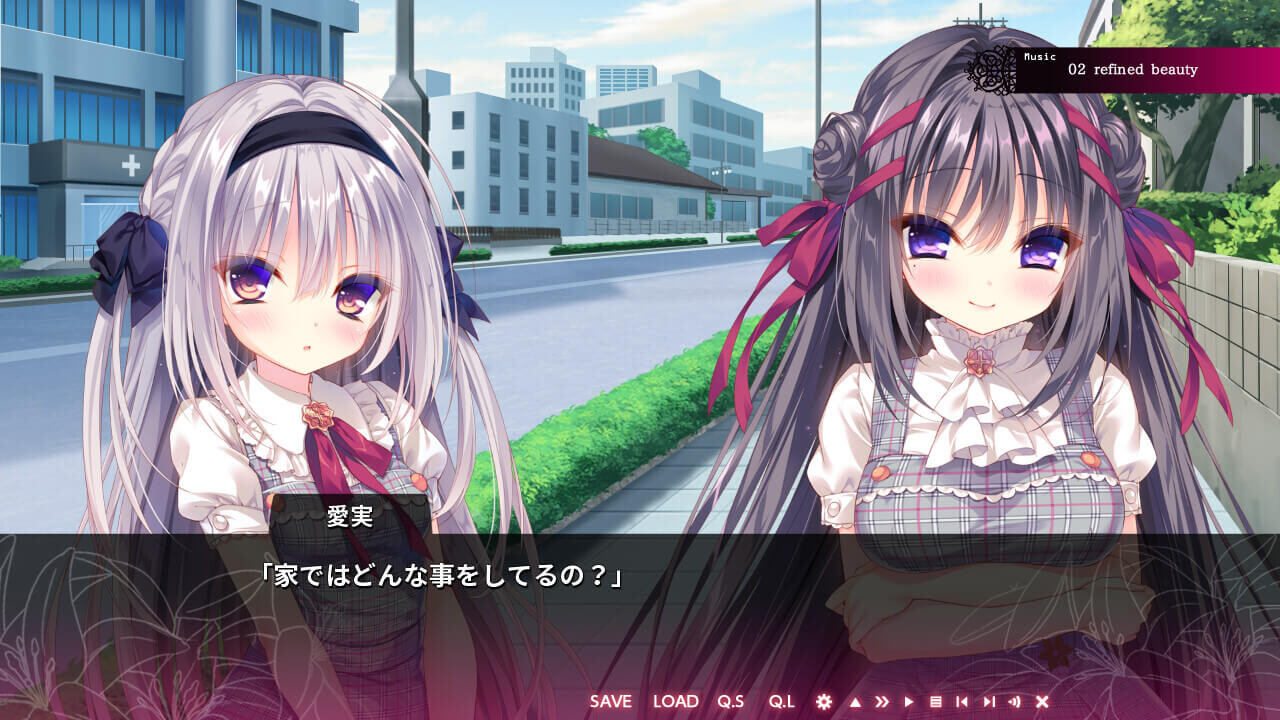Click the track title 02 refined beauty
The height and width of the screenshot is (720, 1280).
tap(1135, 70)
